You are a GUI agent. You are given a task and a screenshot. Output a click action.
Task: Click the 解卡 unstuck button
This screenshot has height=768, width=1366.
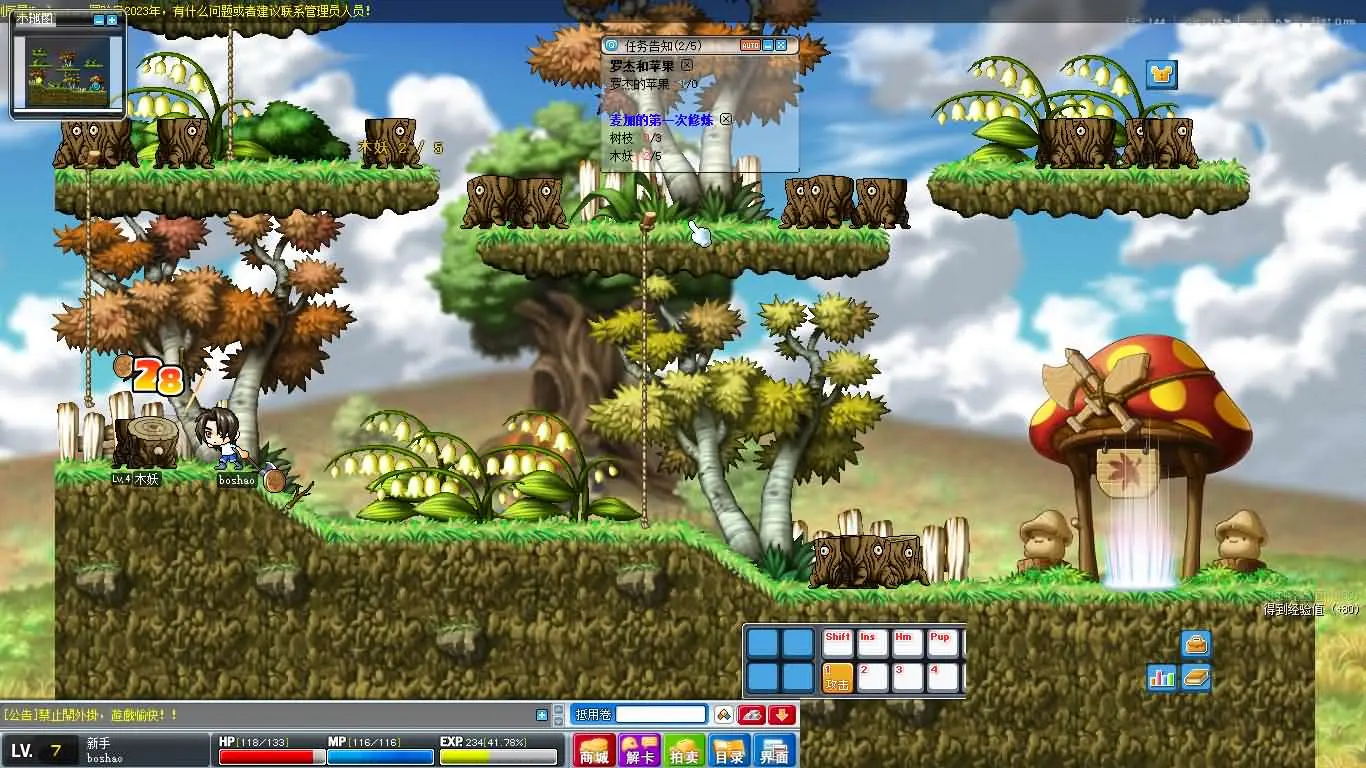(640, 750)
